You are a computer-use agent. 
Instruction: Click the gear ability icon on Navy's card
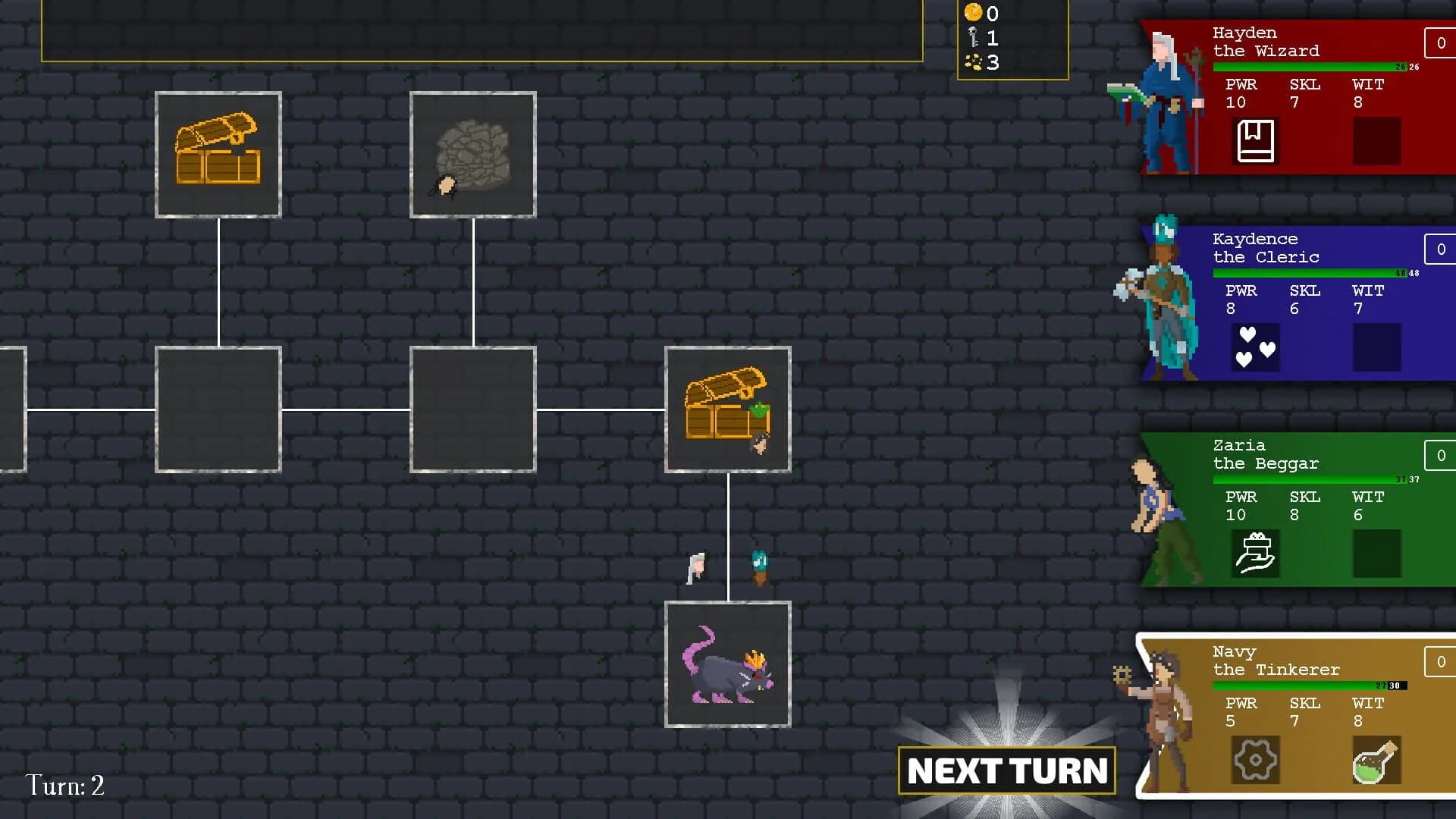click(x=1256, y=760)
